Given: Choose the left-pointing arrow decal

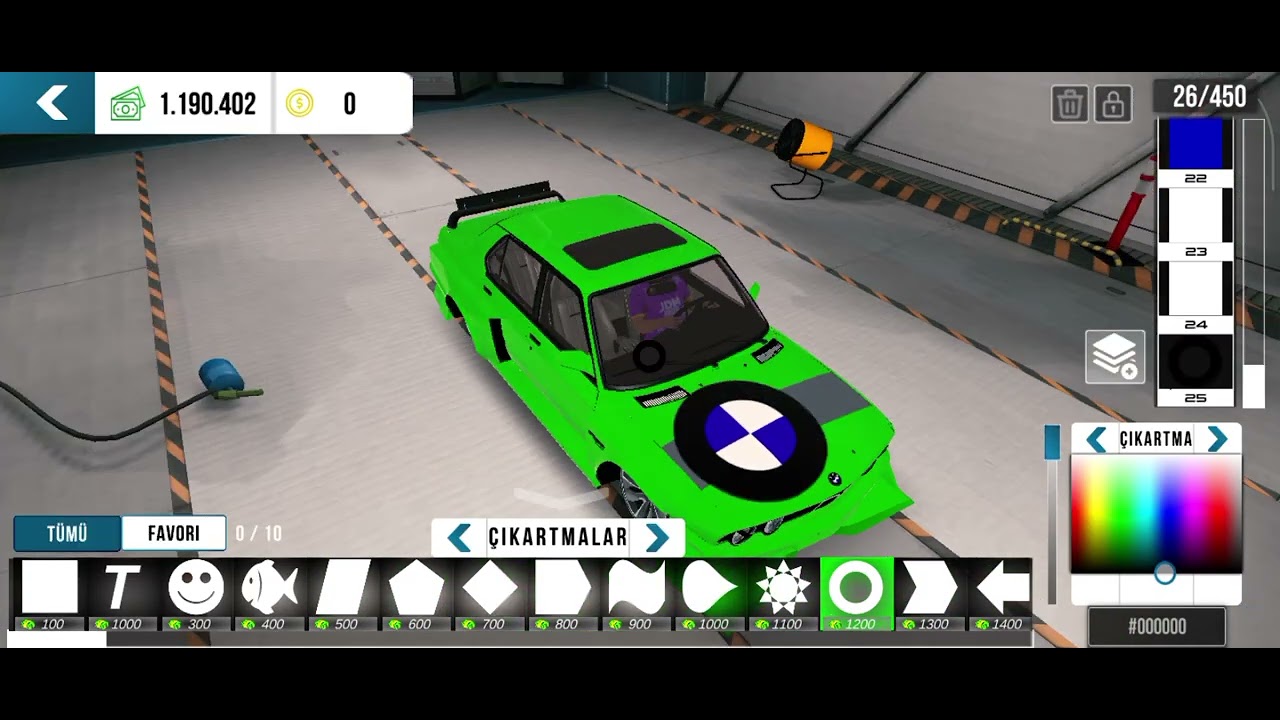Looking at the screenshot, I should (x=1002, y=587).
